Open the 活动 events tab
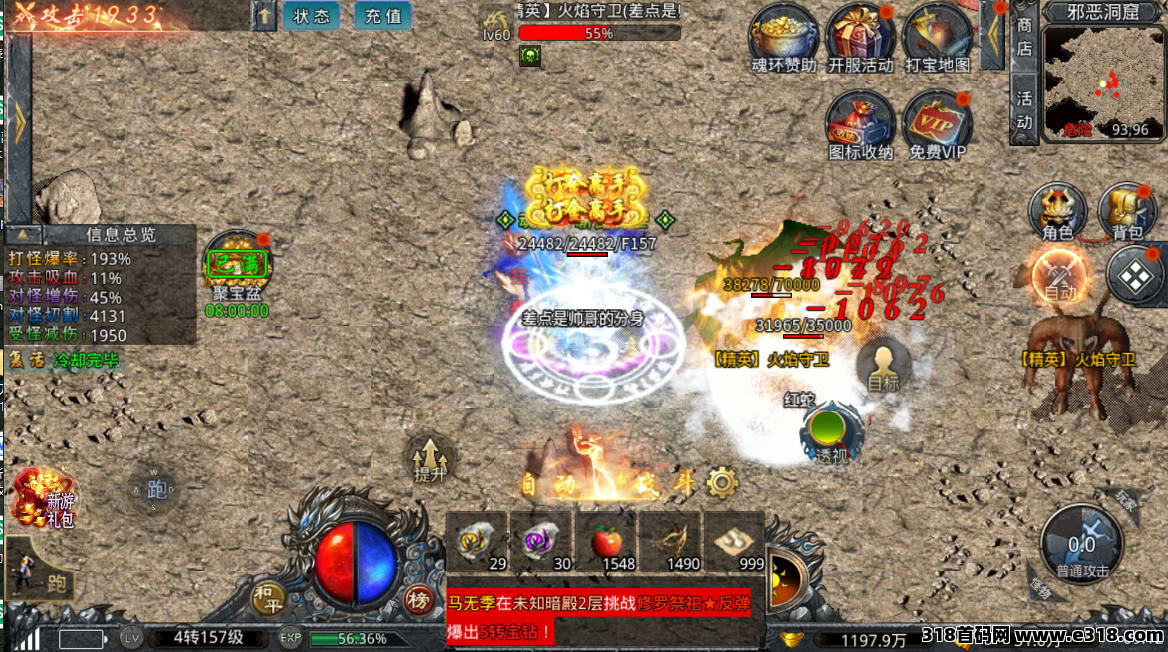Viewport: 1168px width, 652px height. 1023,110
